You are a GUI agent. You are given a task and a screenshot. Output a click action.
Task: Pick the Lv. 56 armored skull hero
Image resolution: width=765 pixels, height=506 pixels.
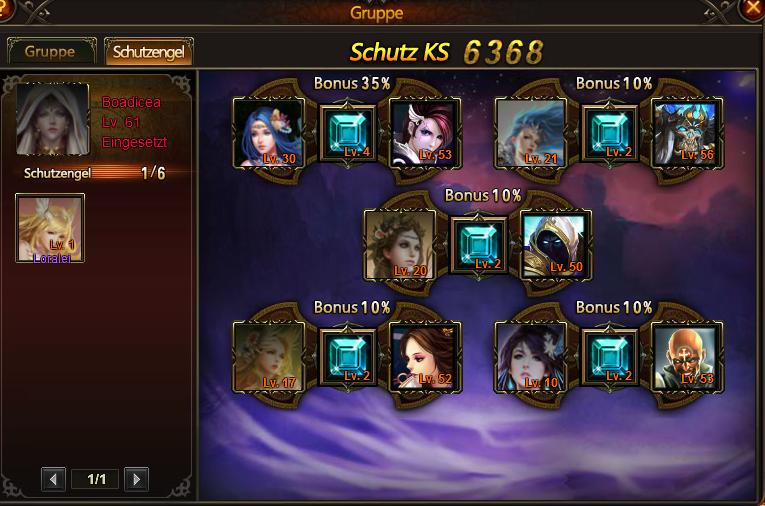pyautogui.click(x=686, y=133)
